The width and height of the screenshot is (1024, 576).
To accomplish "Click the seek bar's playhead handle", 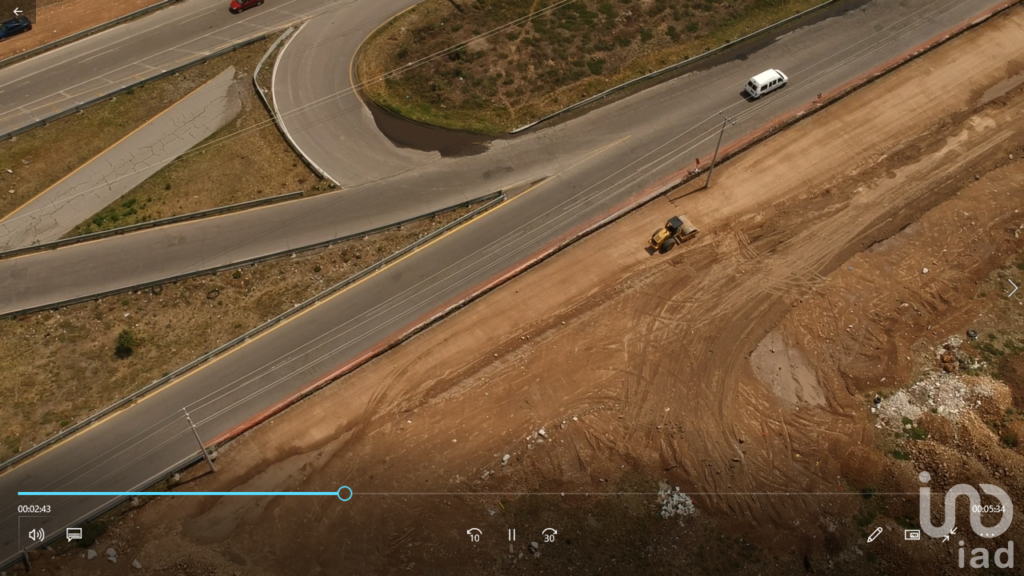I will tap(345, 493).
